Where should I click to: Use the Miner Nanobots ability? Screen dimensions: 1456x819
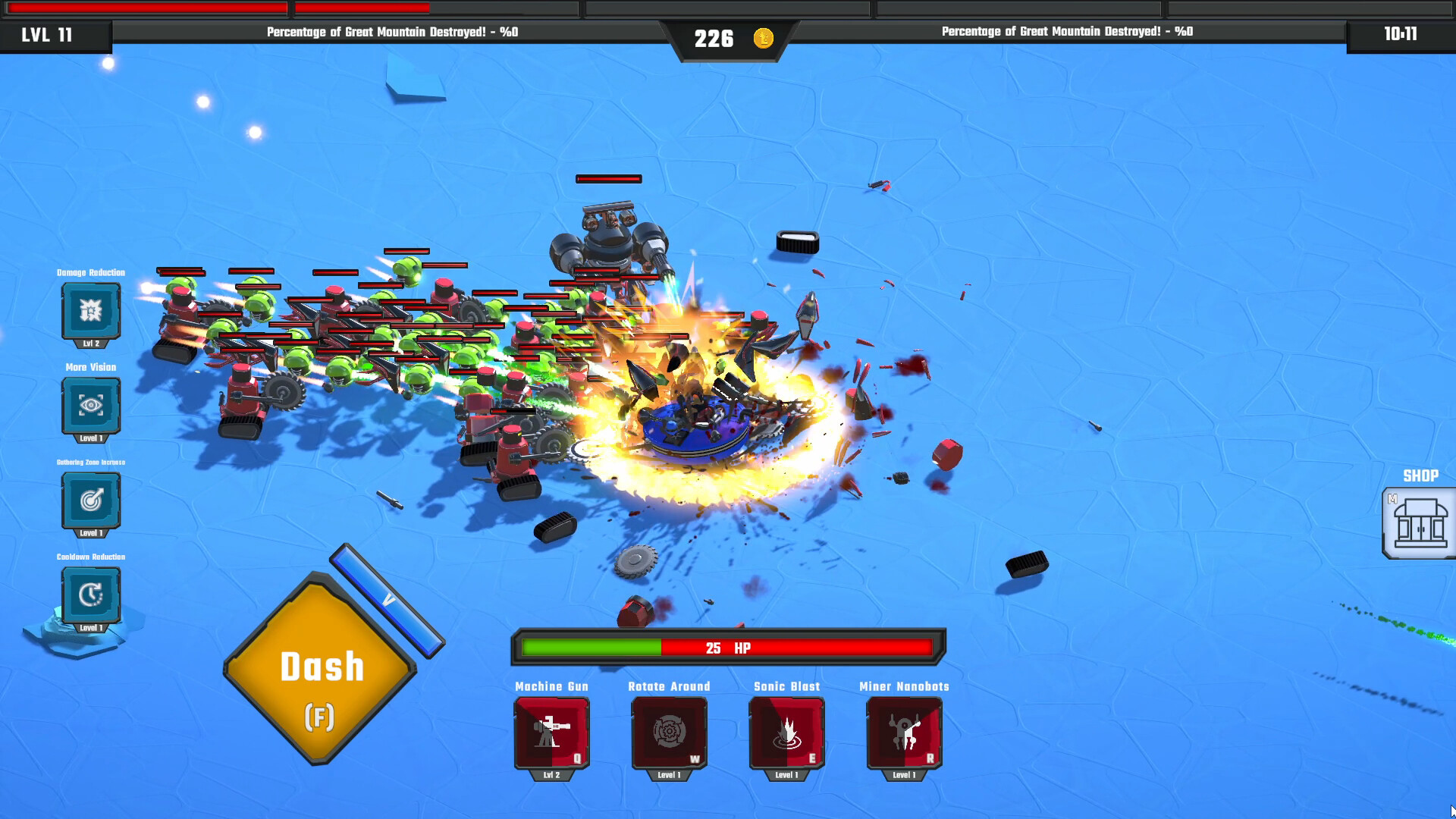[x=904, y=730]
